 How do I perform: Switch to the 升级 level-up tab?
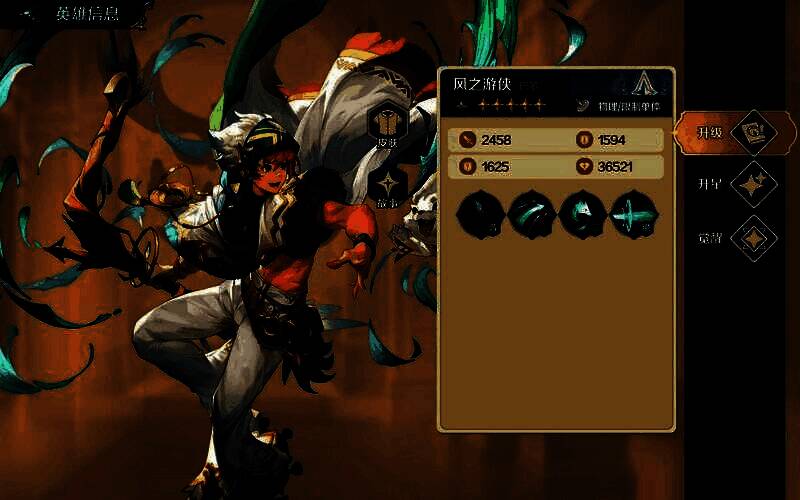click(x=728, y=132)
